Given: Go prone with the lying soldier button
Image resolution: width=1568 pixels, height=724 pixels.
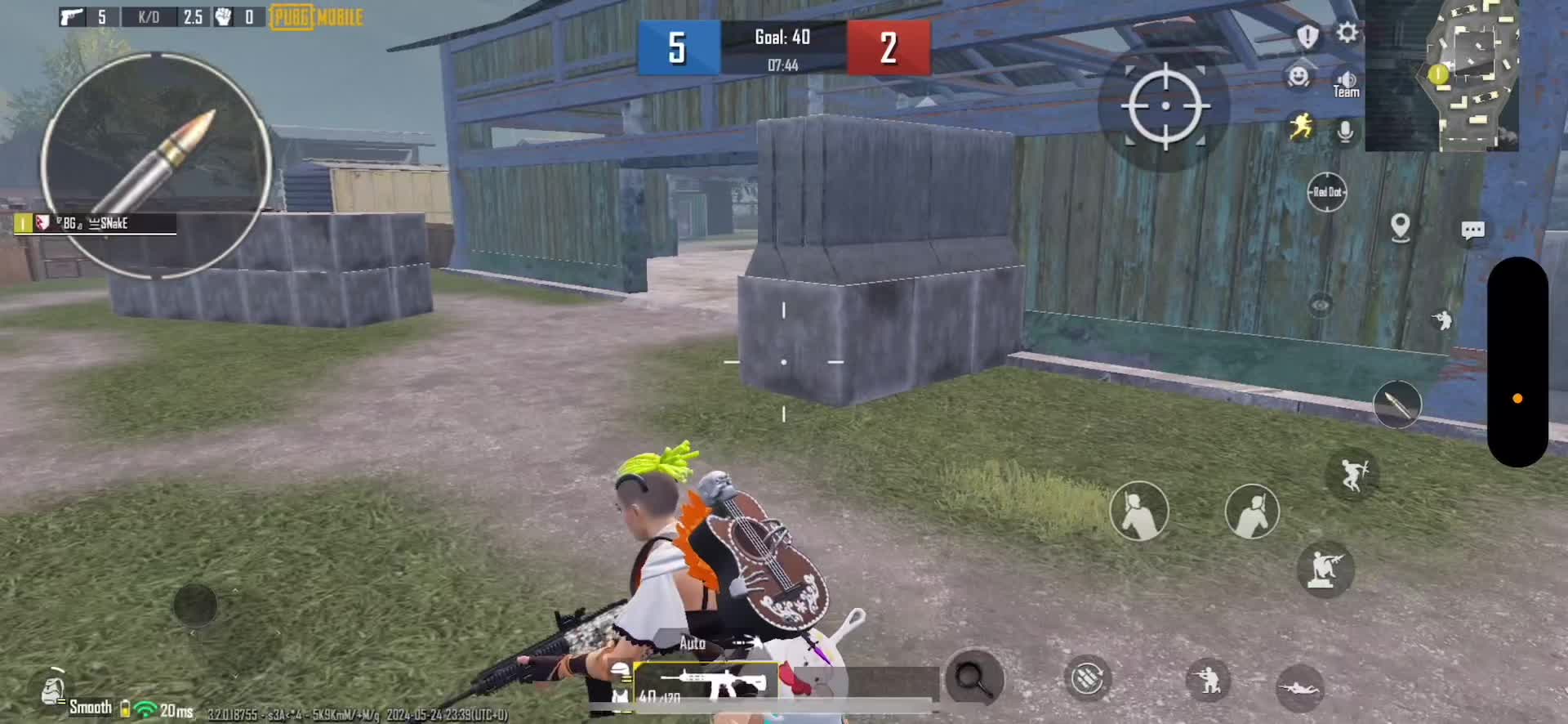Looking at the screenshot, I should (x=1298, y=687).
